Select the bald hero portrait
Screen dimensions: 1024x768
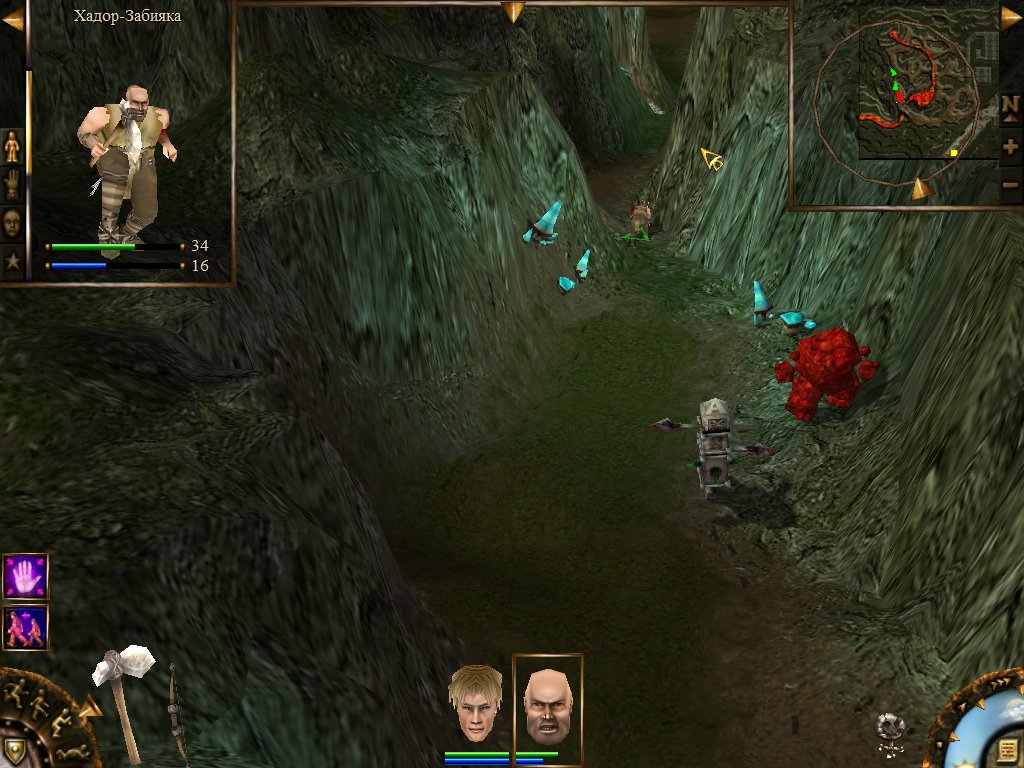(x=547, y=704)
